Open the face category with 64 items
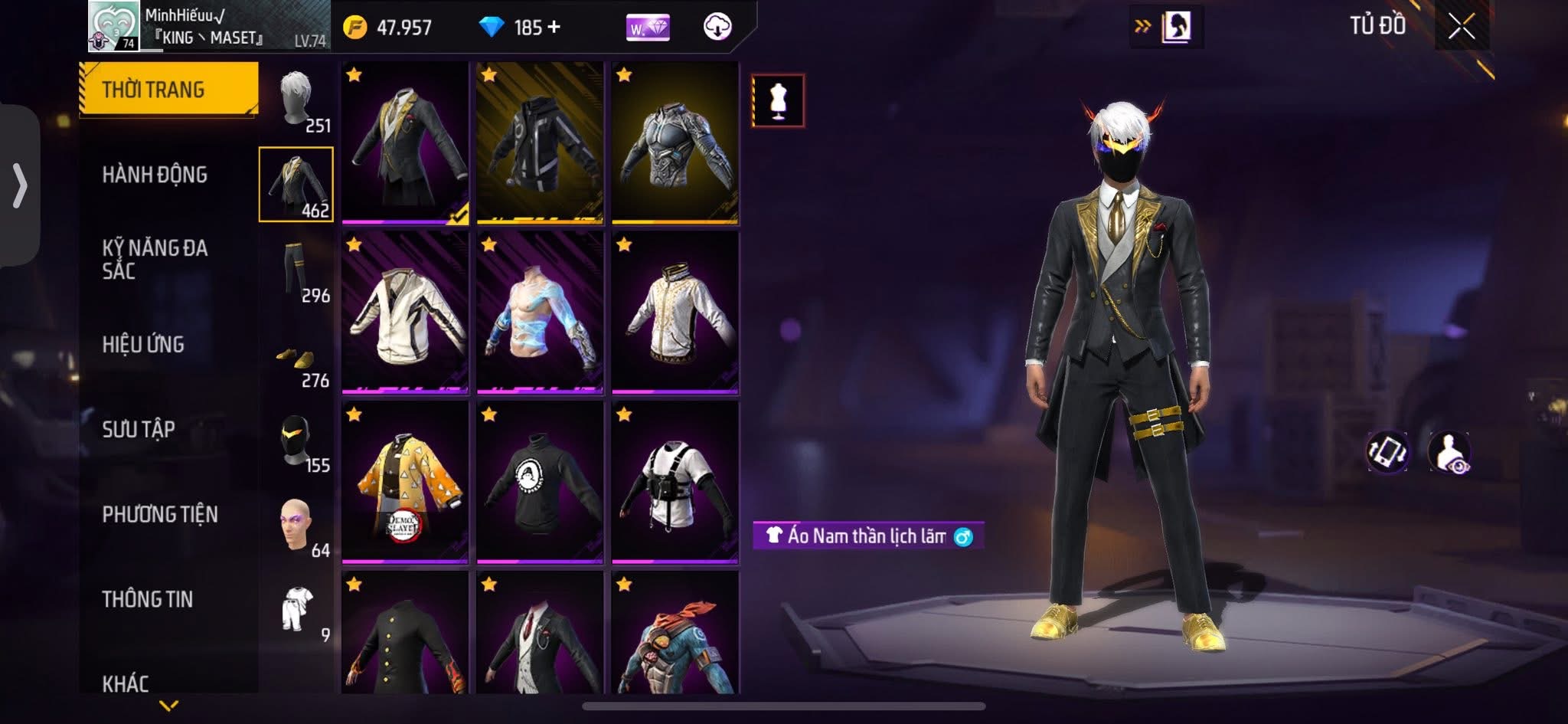1568x724 pixels. pyautogui.click(x=296, y=526)
